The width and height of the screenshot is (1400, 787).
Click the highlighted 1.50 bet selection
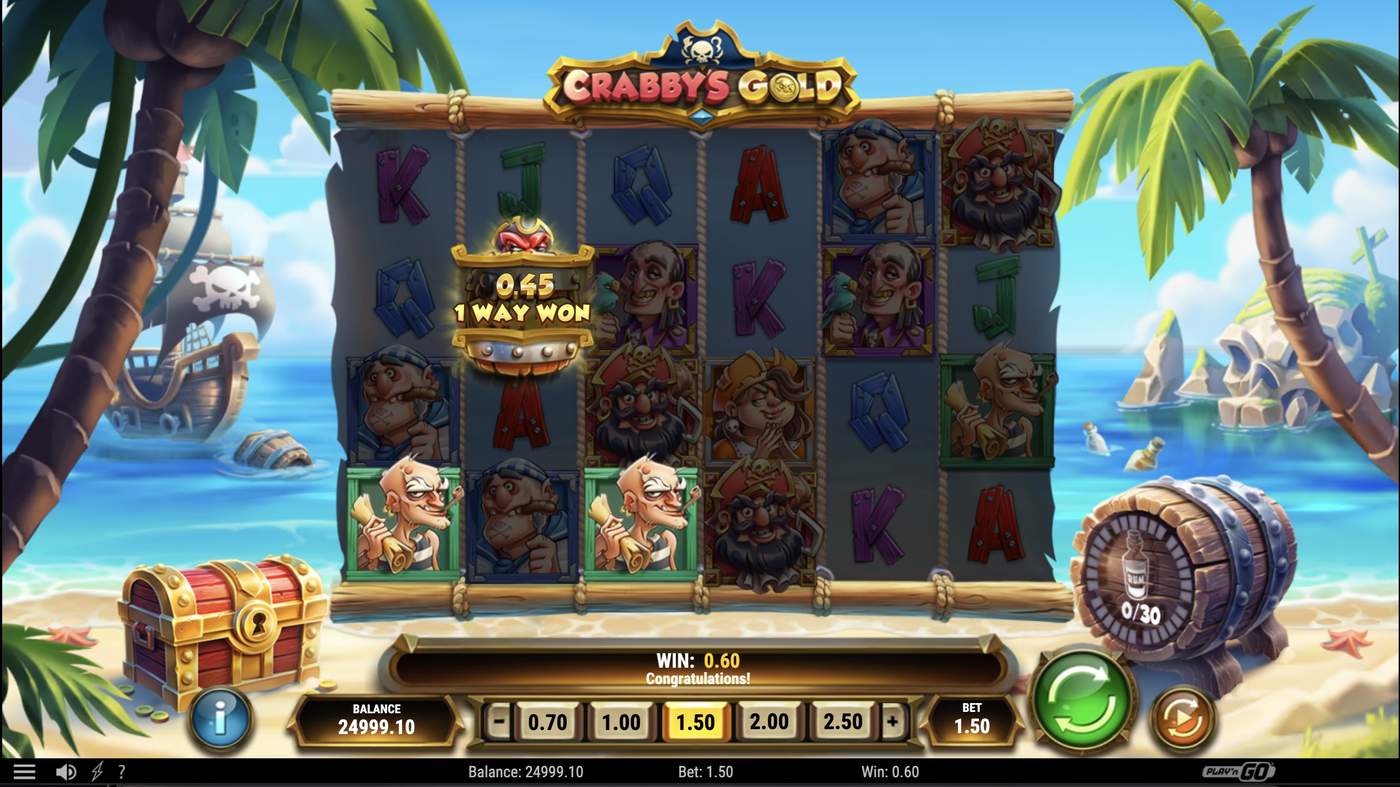(695, 720)
